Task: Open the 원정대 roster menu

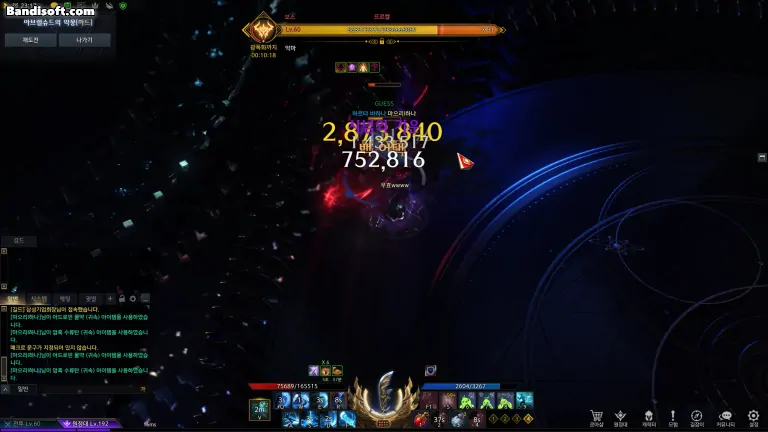Action: pos(621,417)
